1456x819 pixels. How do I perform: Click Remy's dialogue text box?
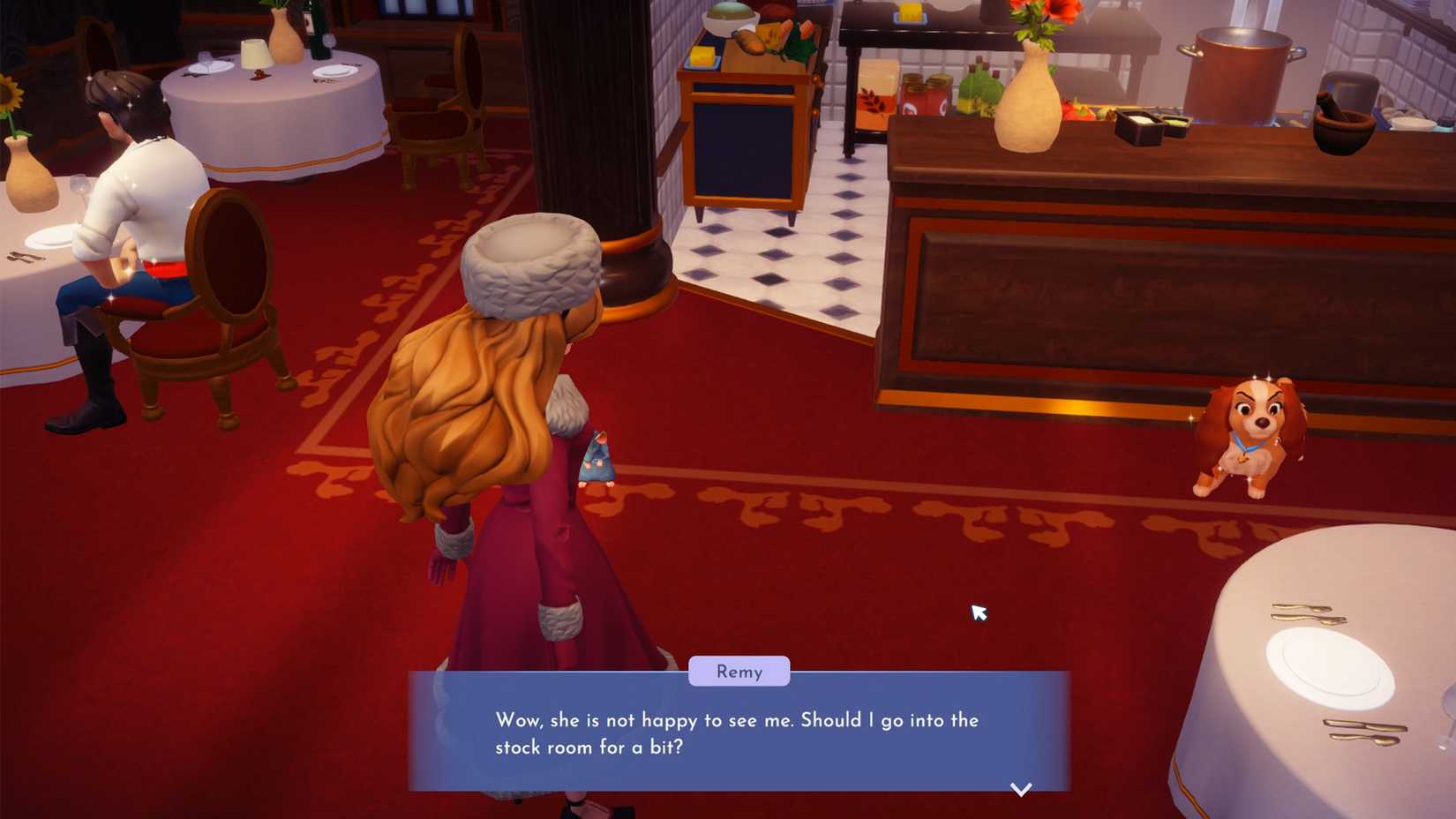739,734
